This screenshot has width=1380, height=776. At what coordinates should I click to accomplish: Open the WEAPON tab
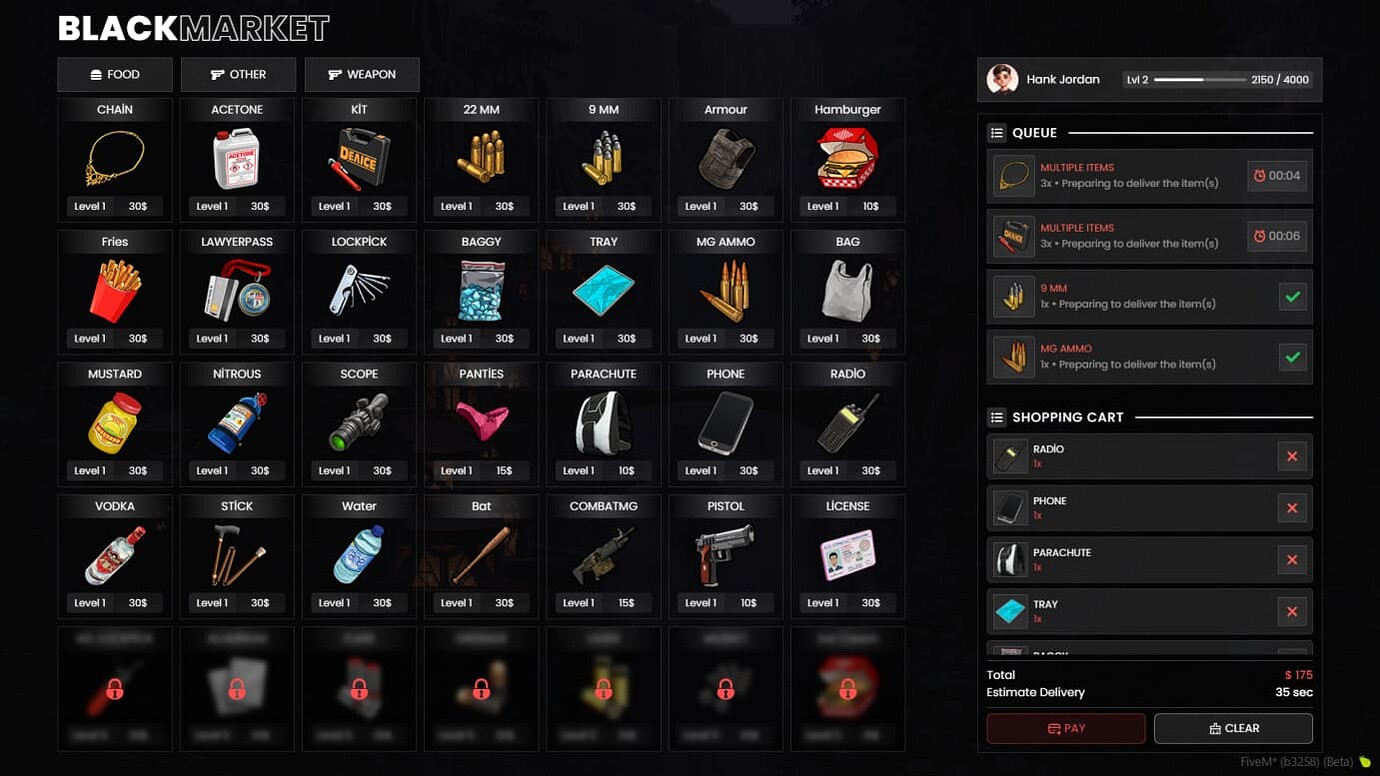click(x=362, y=74)
